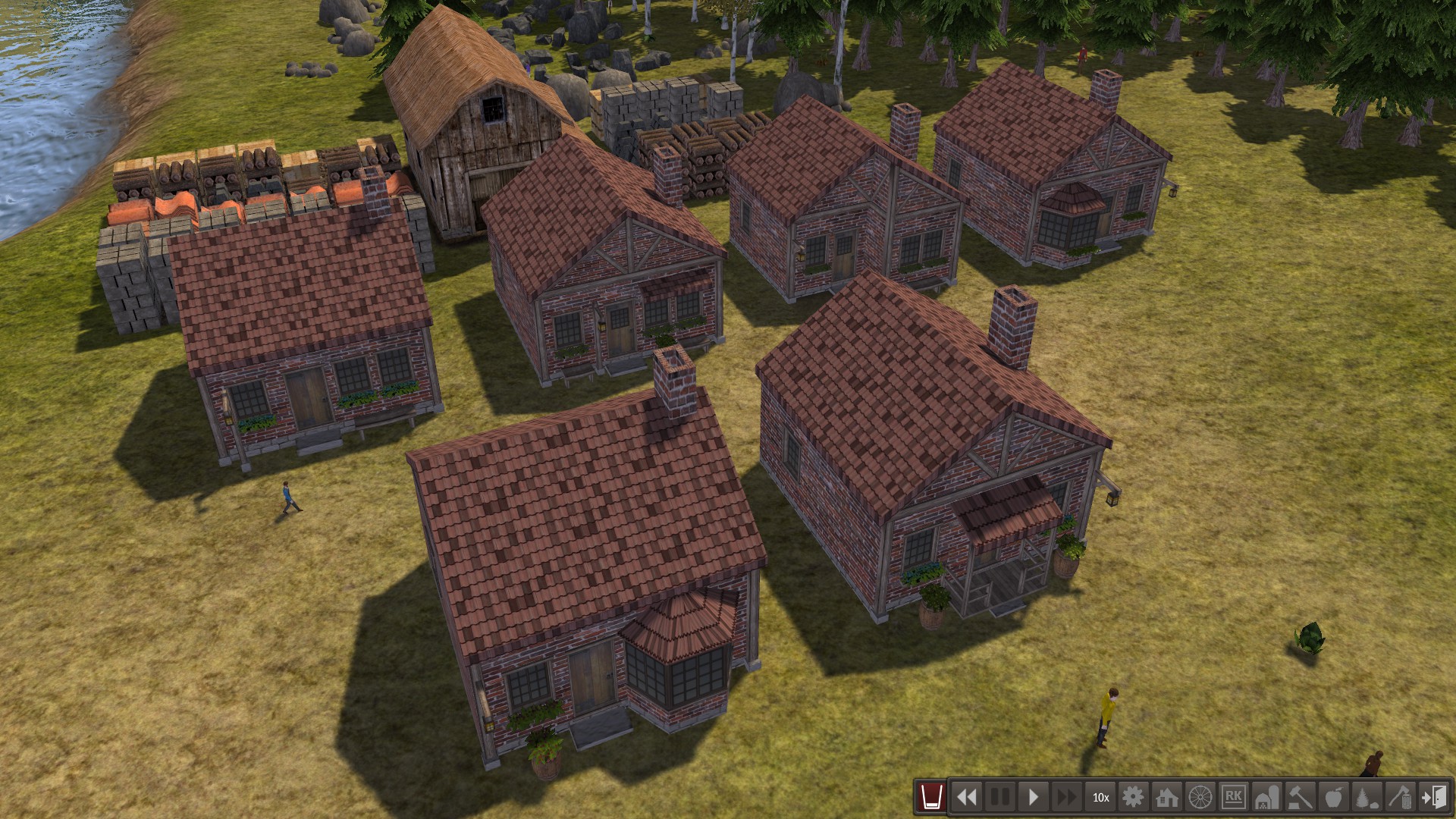This screenshot has height=819, width=1456.
Task: Select the tree and rock resource icon
Action: click(1367, 797)
